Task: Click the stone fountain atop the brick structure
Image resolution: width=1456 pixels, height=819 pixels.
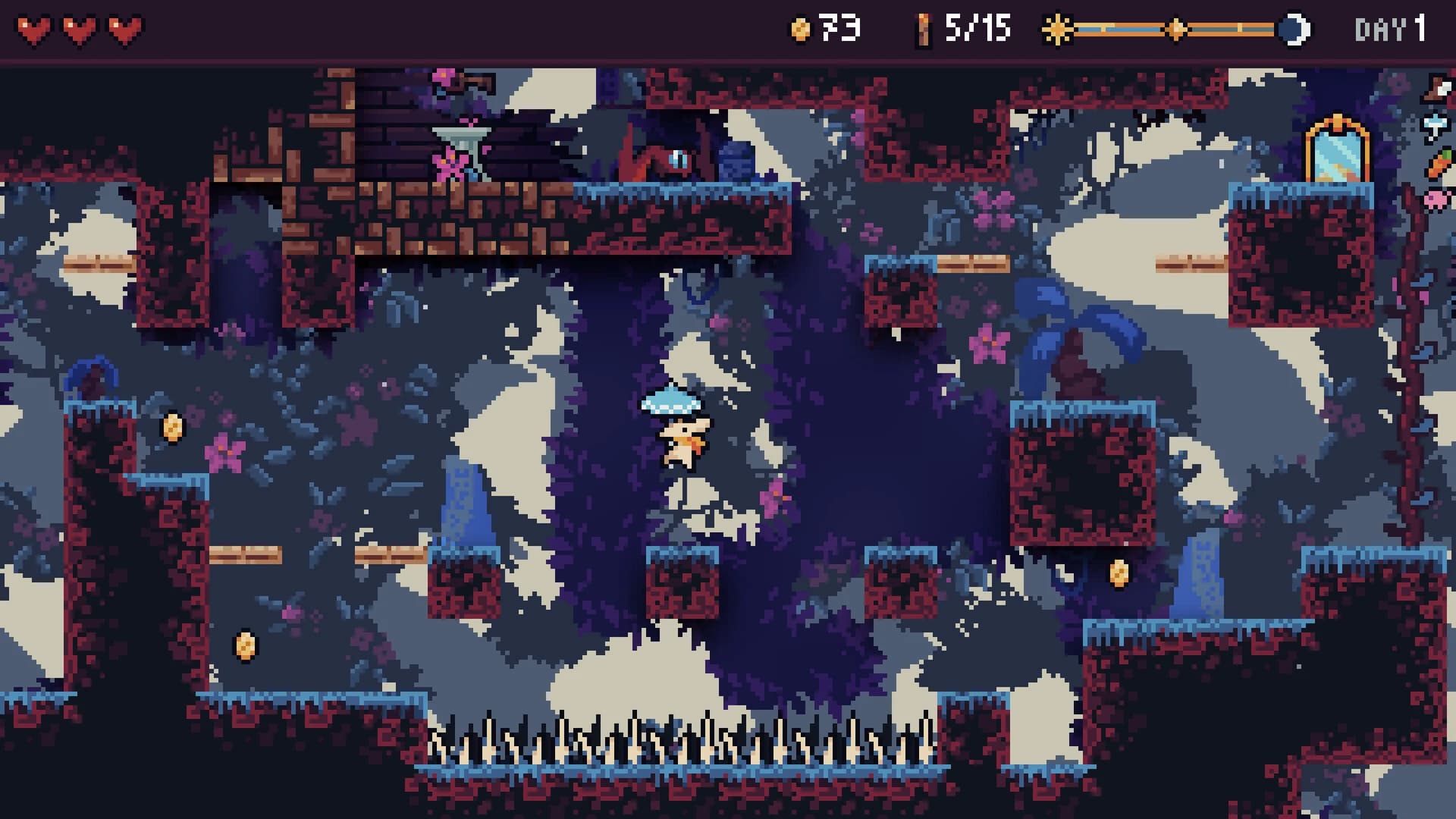Action: [462, 146]
